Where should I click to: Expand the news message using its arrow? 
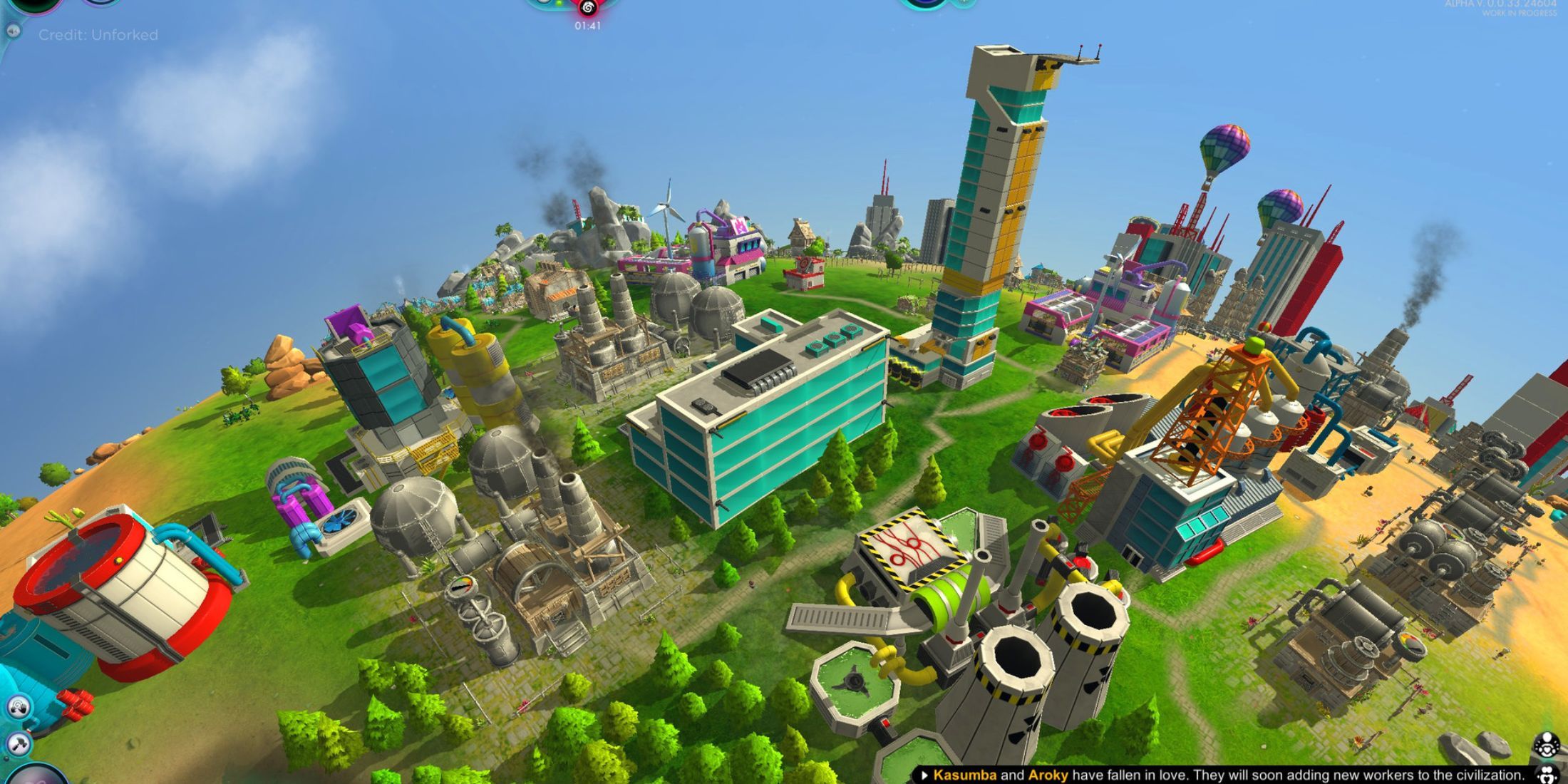pos(925,775)
